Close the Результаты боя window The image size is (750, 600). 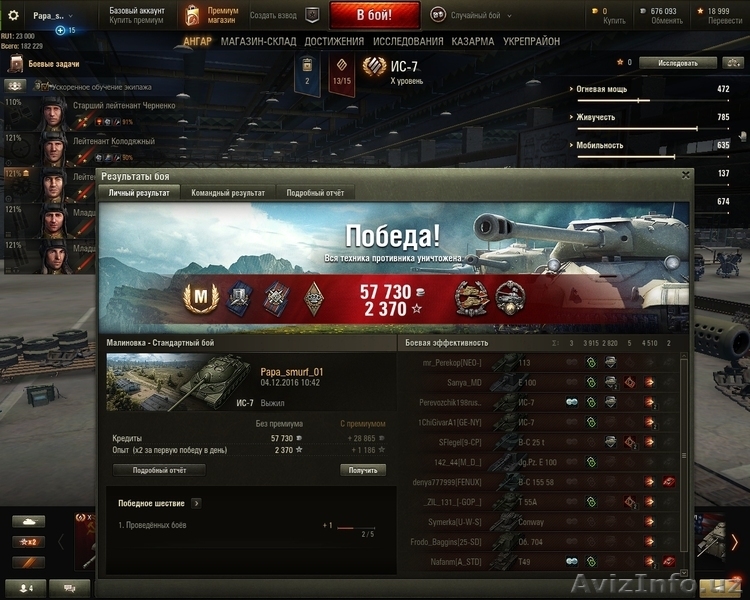[685, 175]
